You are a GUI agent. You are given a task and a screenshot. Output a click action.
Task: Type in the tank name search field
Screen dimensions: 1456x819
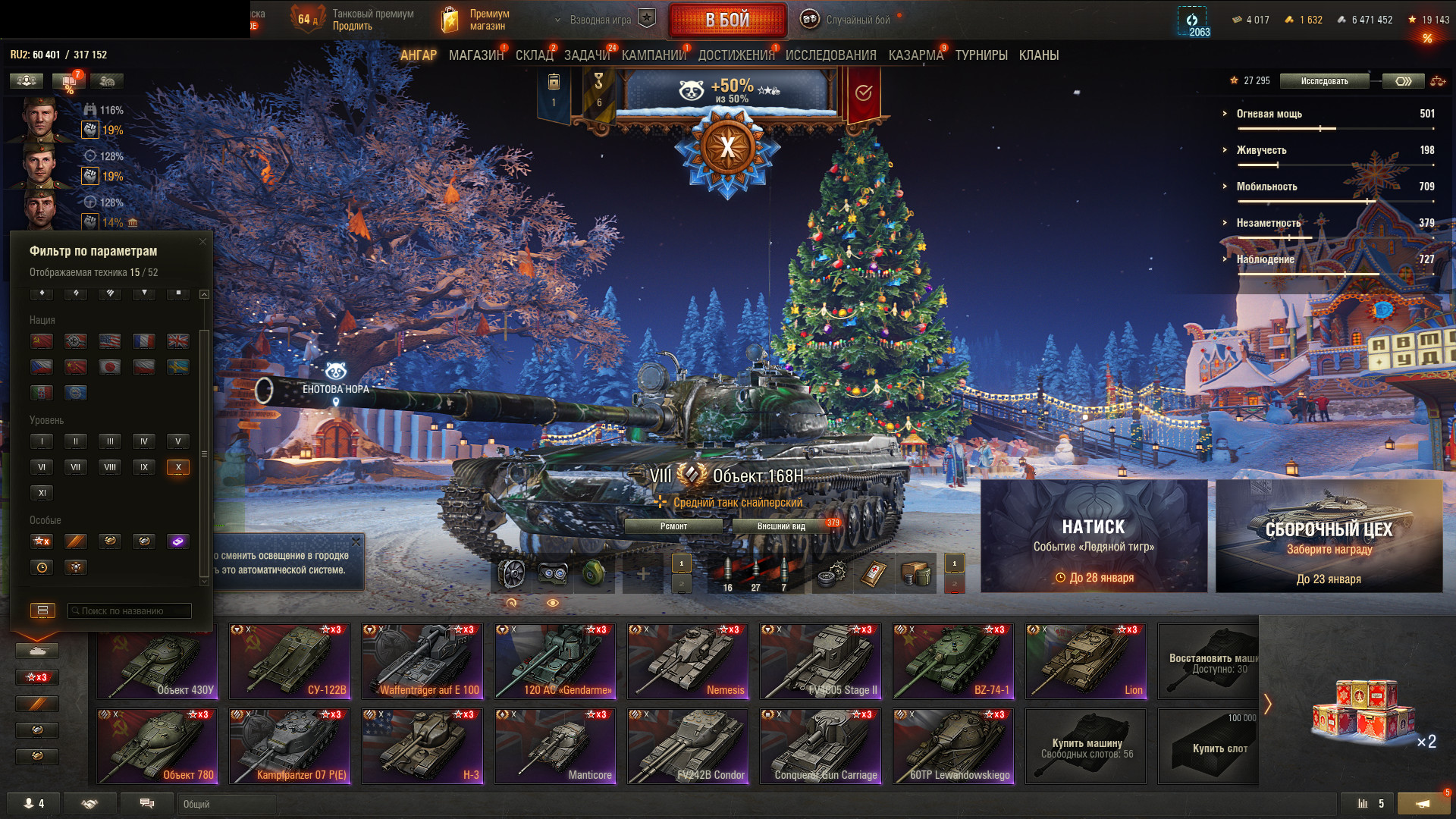[x=129, y=610]
